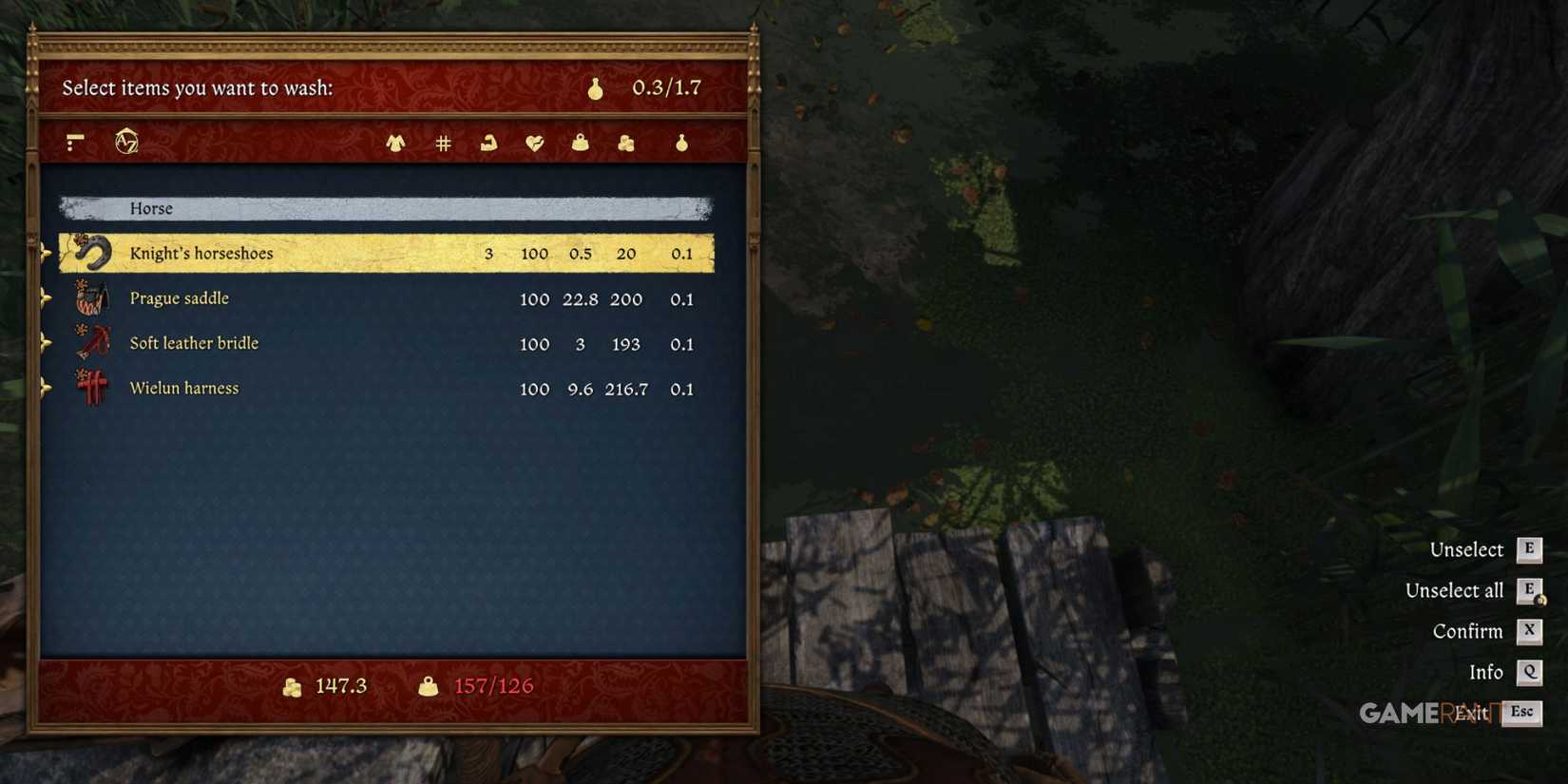Screen dimensions: 1568x784
Task: Sort by dirtiness using the flask icon
Action: [681, 143]
